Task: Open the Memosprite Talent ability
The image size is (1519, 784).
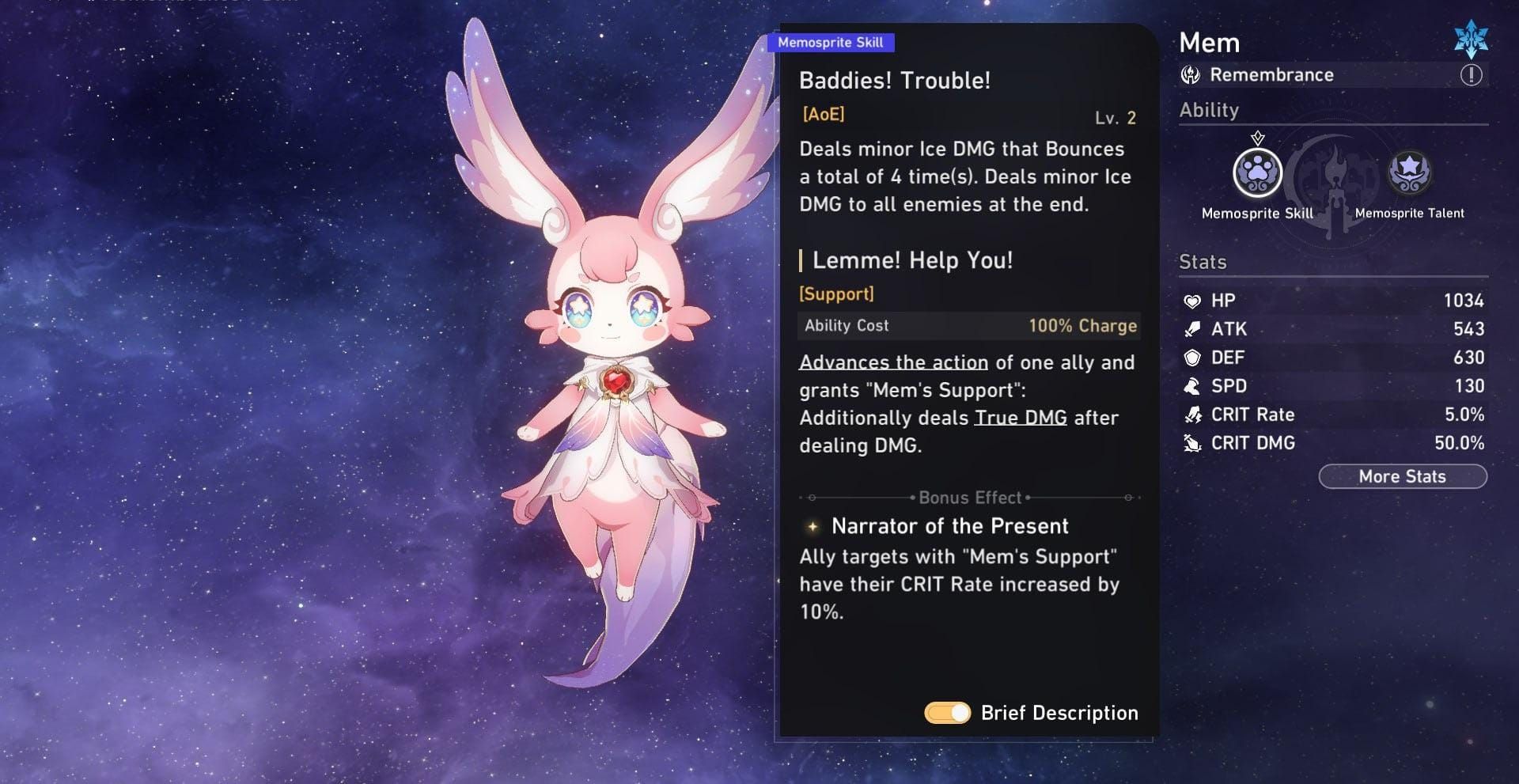Action: click(x=1409, y=172)
